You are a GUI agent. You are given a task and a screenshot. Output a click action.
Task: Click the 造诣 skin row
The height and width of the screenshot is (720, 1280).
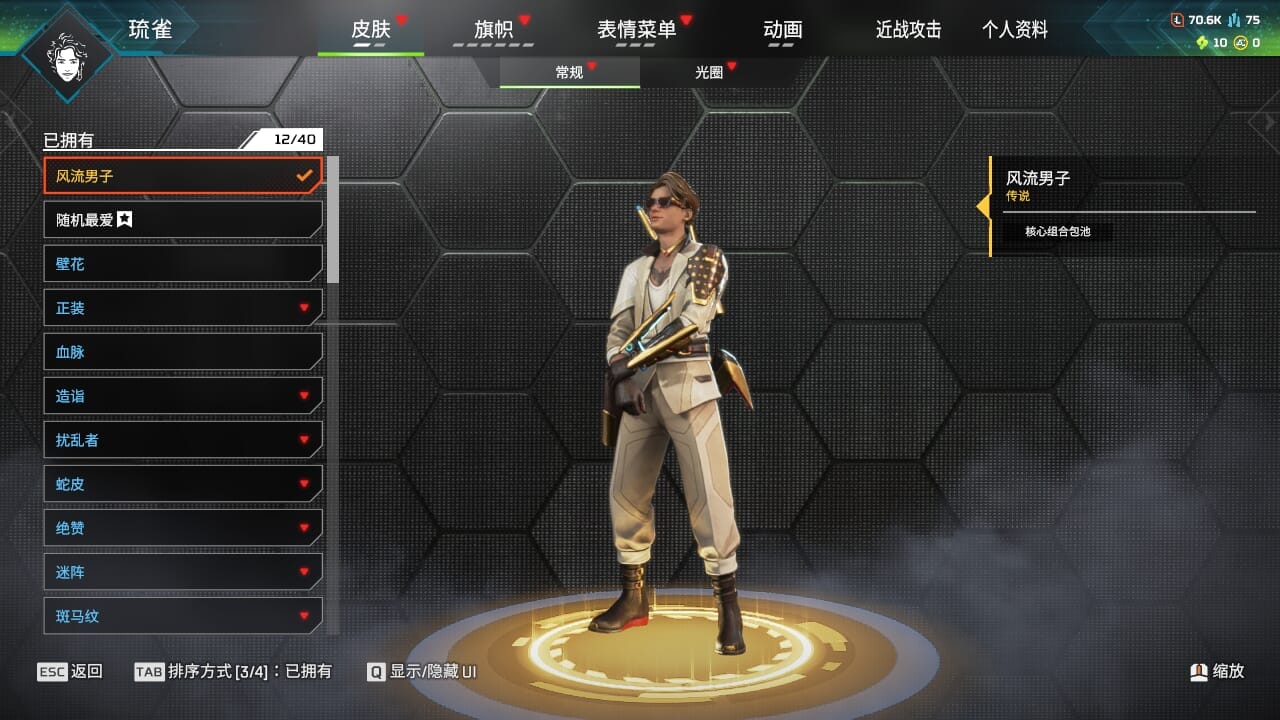coord(183,396)
